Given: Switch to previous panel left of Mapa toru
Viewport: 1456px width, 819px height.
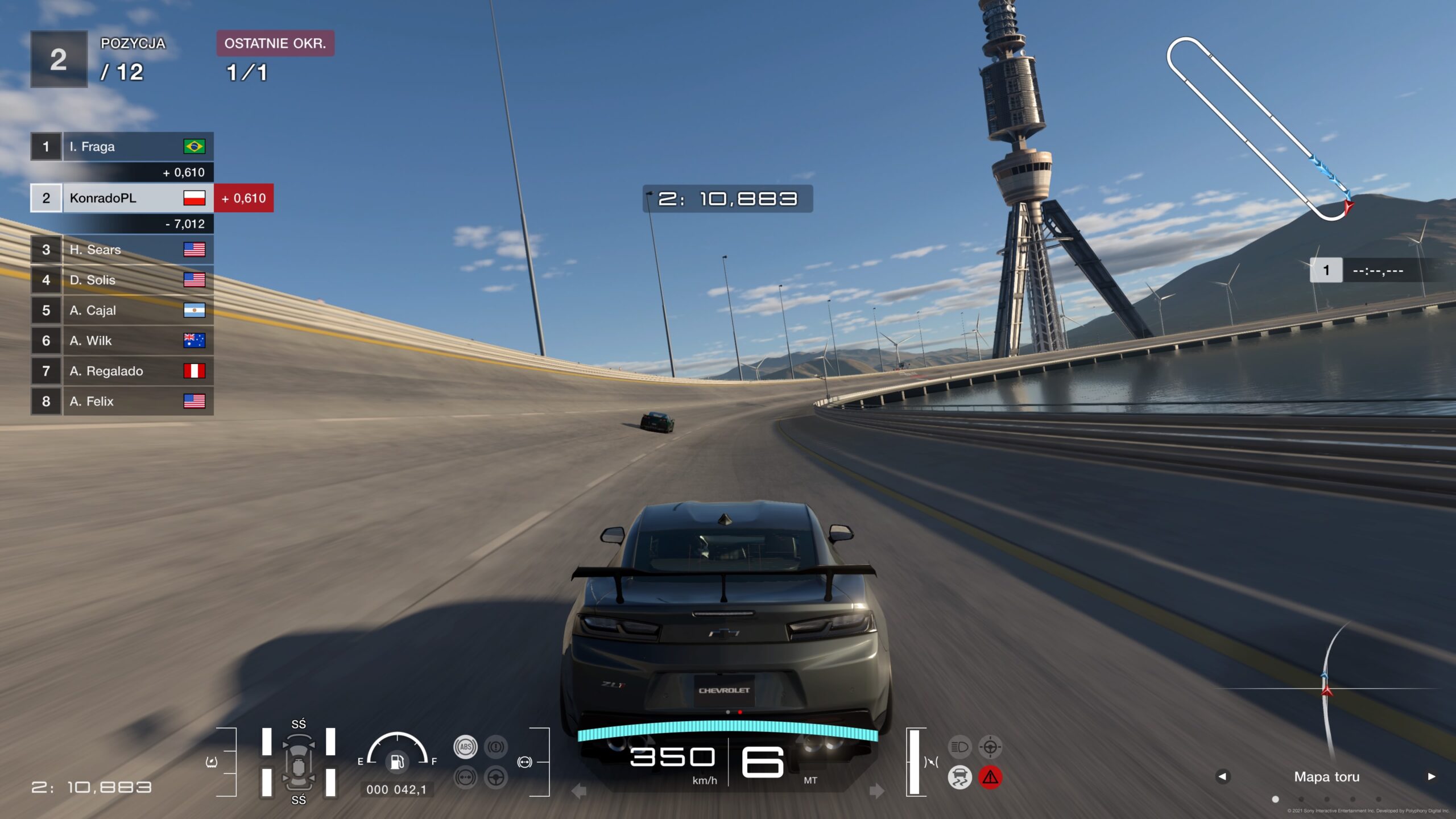Looking at the screenshot, I should [x=1222, y=776].
